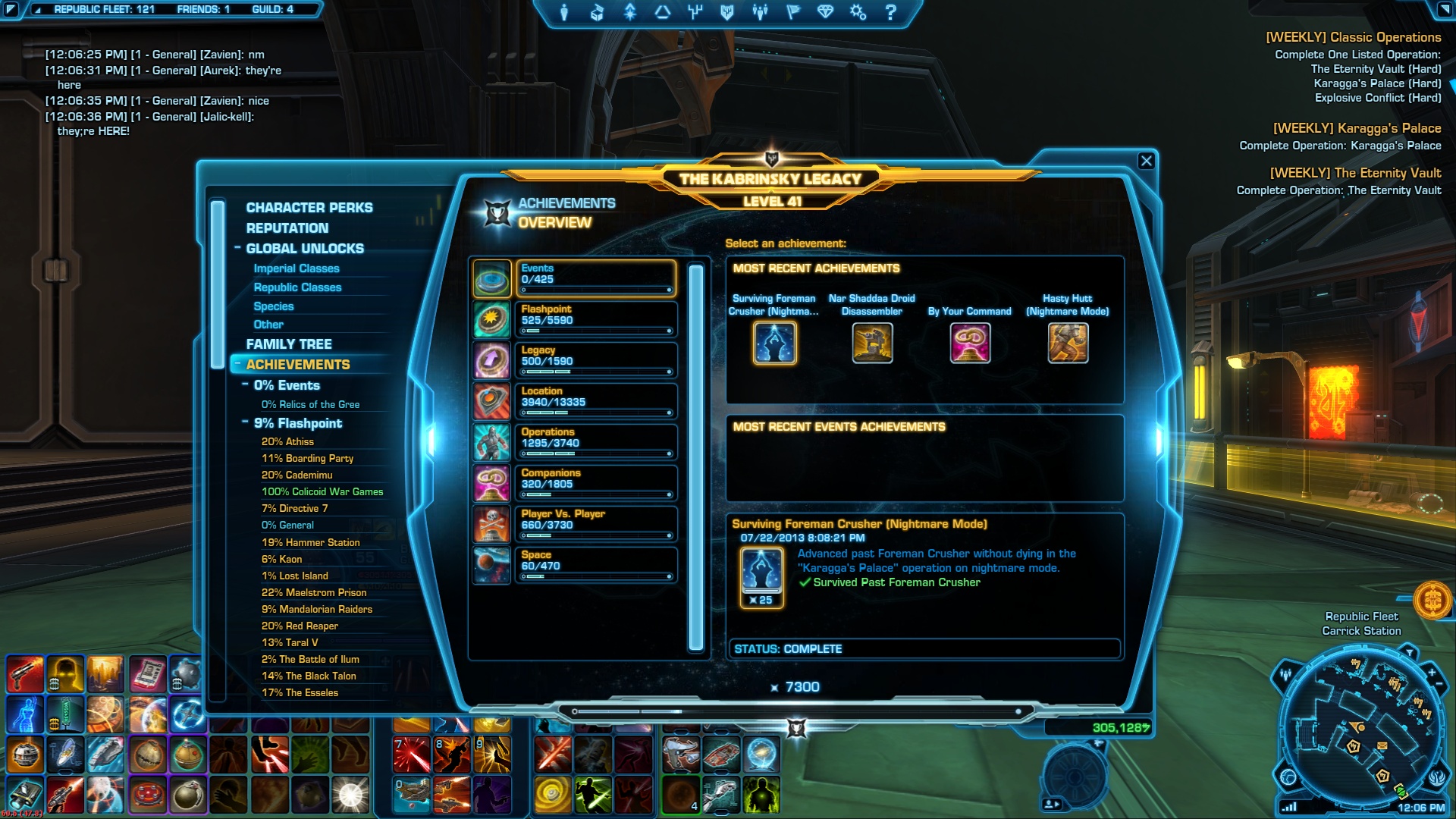Open the Help question mark icon
Viewport: 1456px width, 819px height.
890,13
